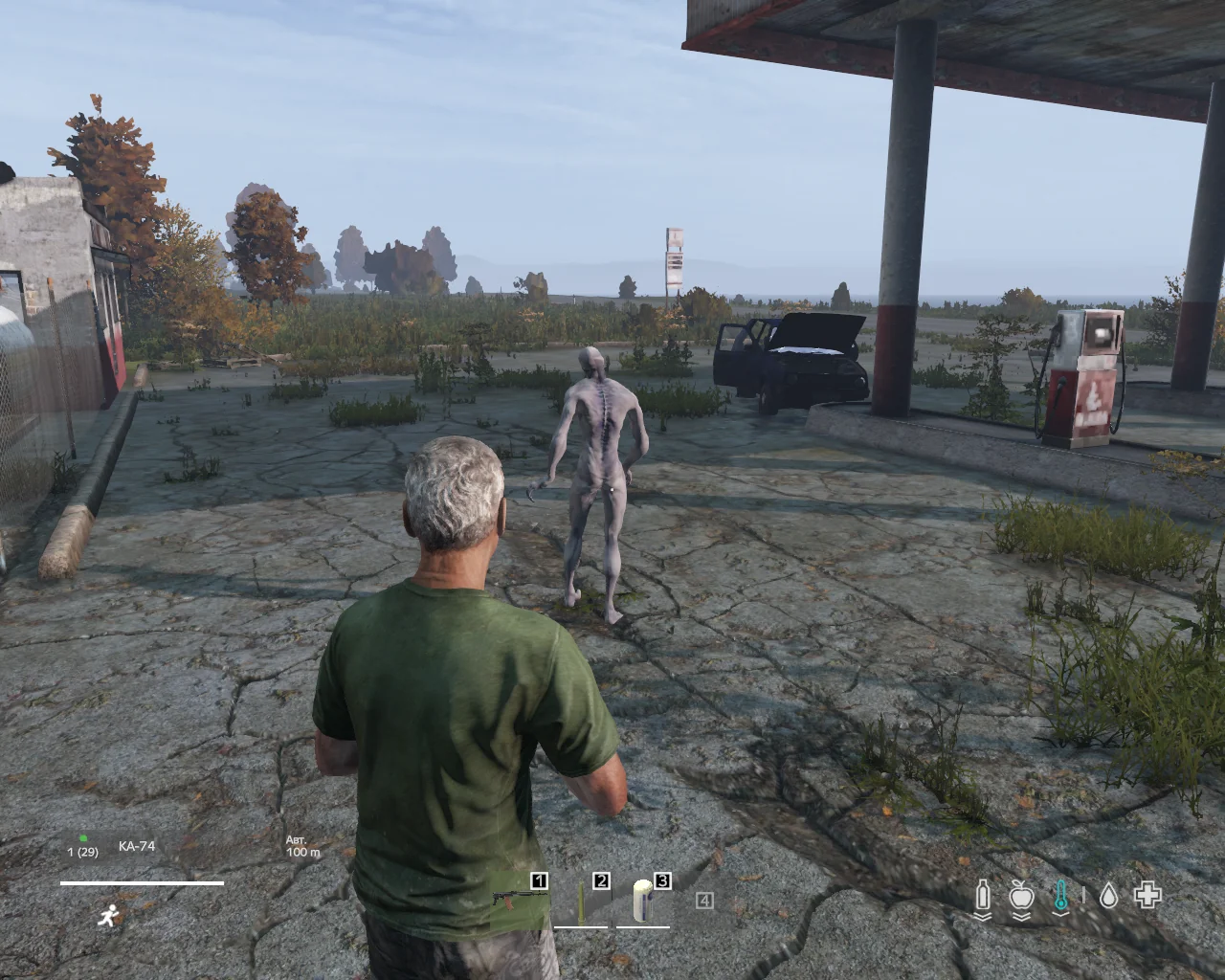Choose the green stick item in slot 2
Viewport: 1225px width, 980px height.
click(581, 902)
